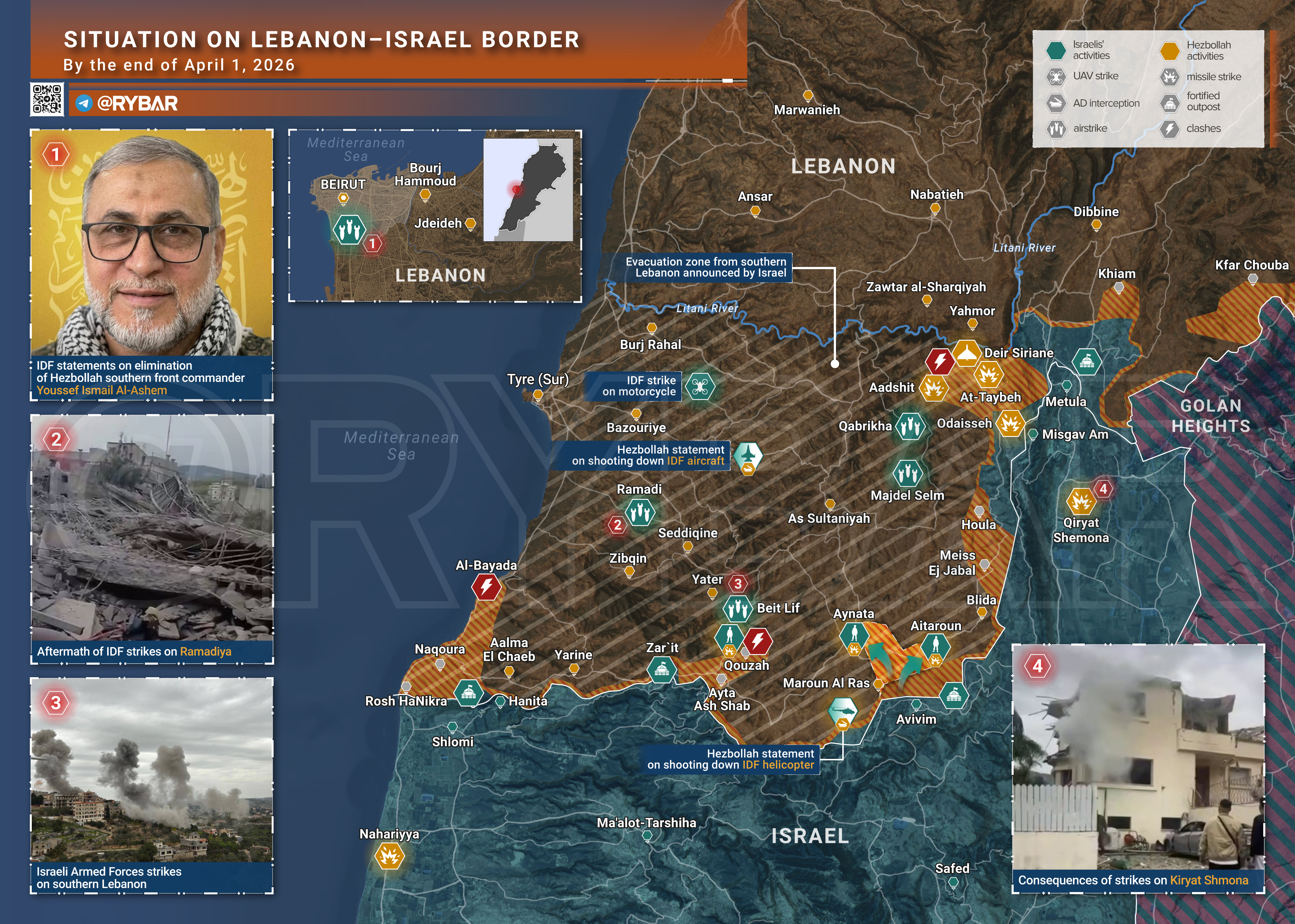Select the IDF strike on motorcycle marker
This screenshot has width=1295, height=924.
click(x=700, y=386)
